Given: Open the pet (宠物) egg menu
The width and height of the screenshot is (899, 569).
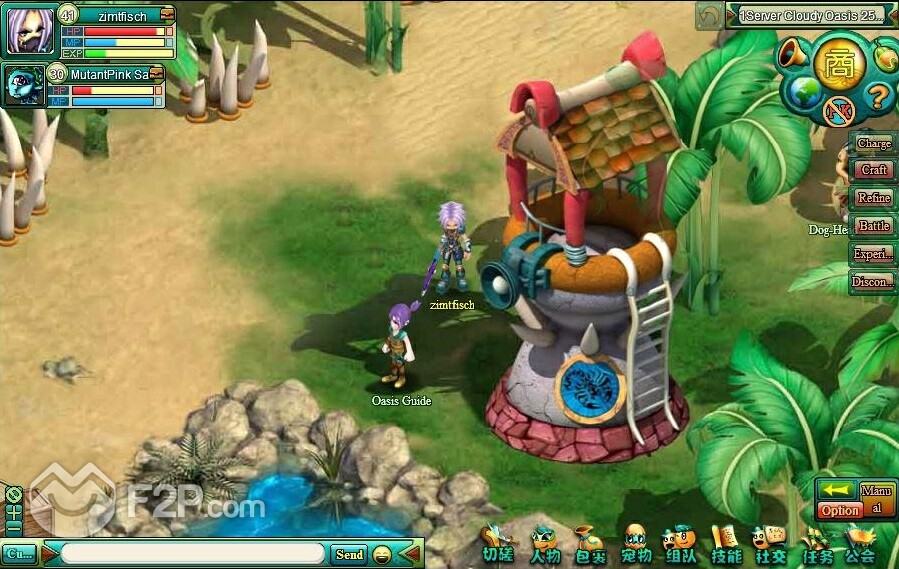Looking at the screenshot, I should pyautogui.click(x=636, y=546).
